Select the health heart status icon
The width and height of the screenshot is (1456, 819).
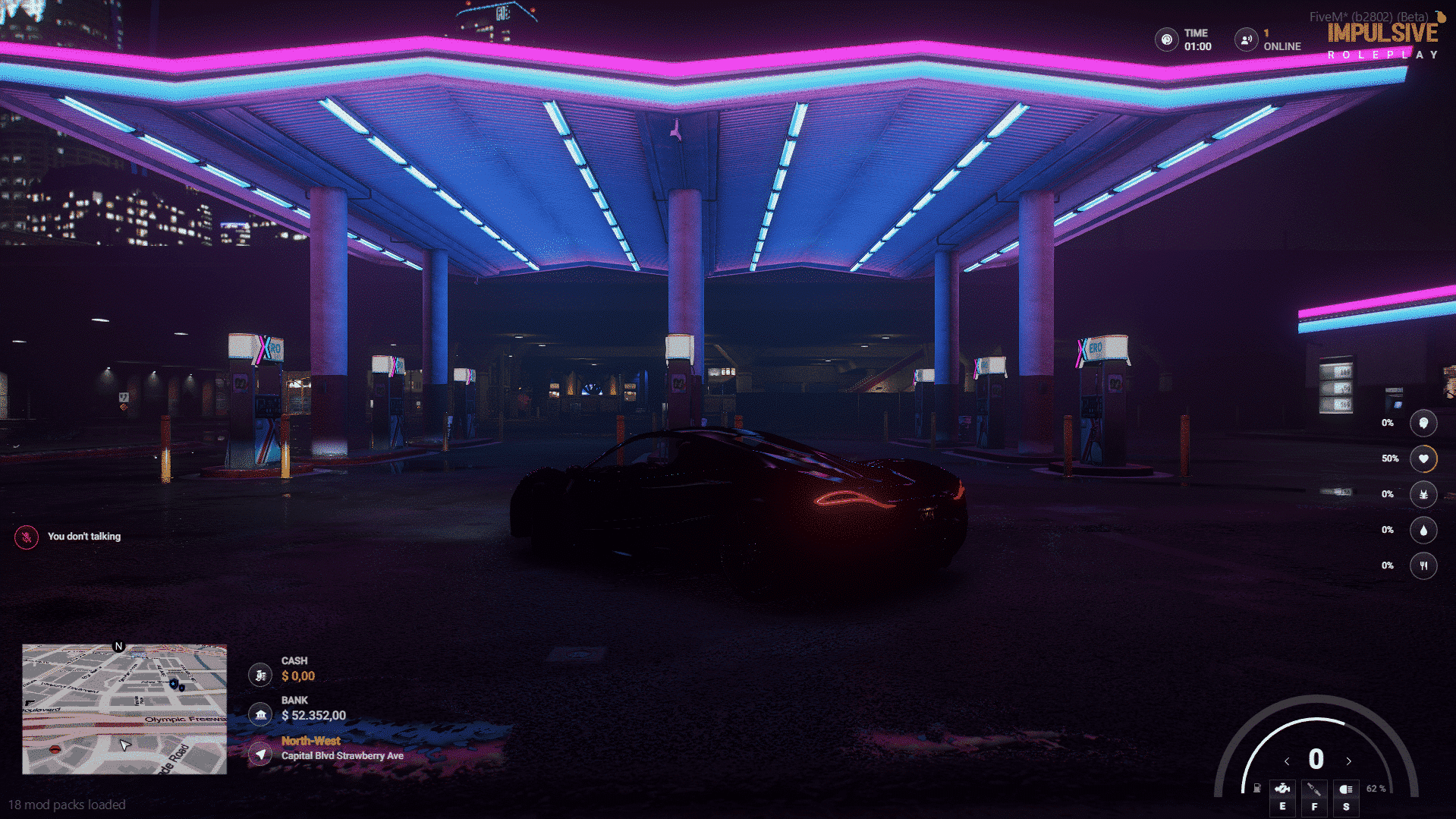1424,458
